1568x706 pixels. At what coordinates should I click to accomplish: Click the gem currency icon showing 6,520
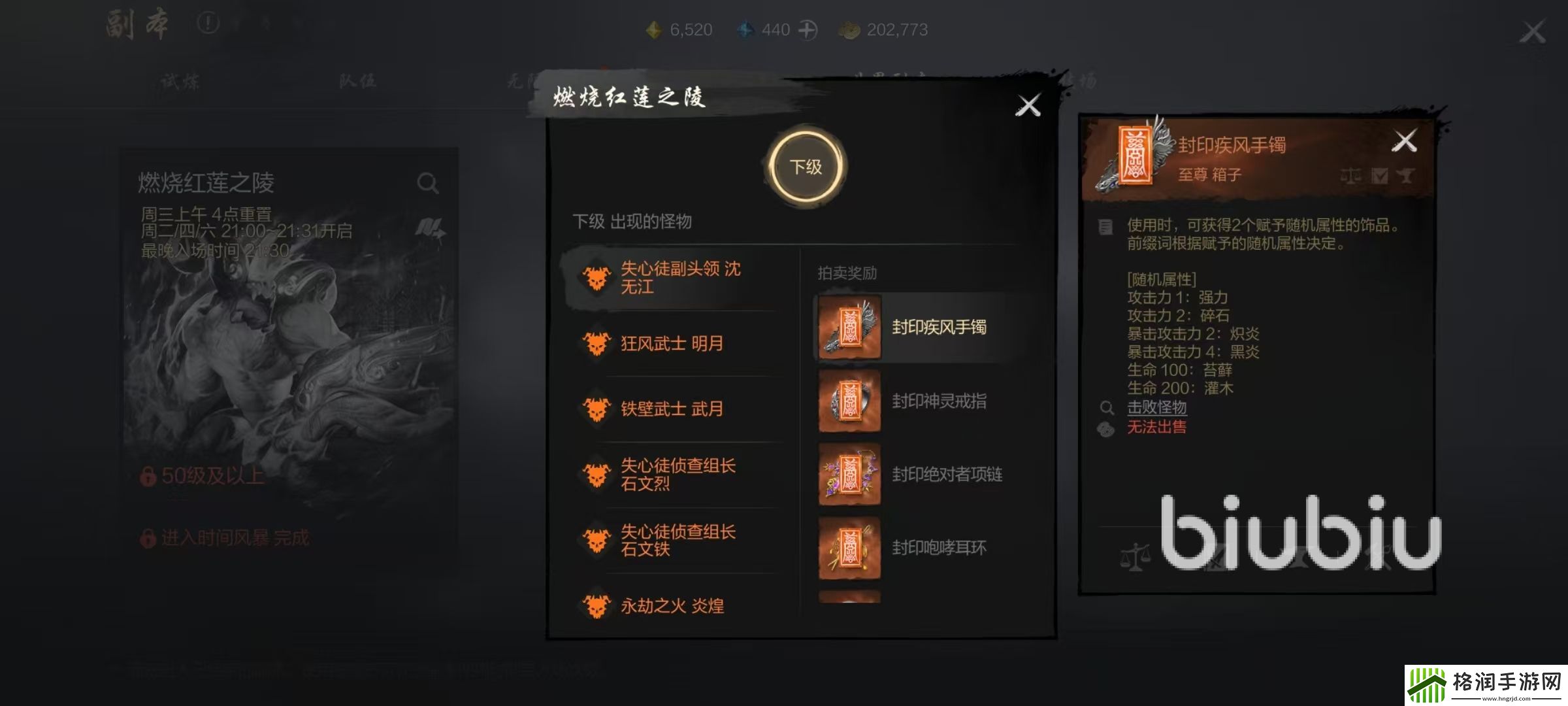click(x=654, y=29)
